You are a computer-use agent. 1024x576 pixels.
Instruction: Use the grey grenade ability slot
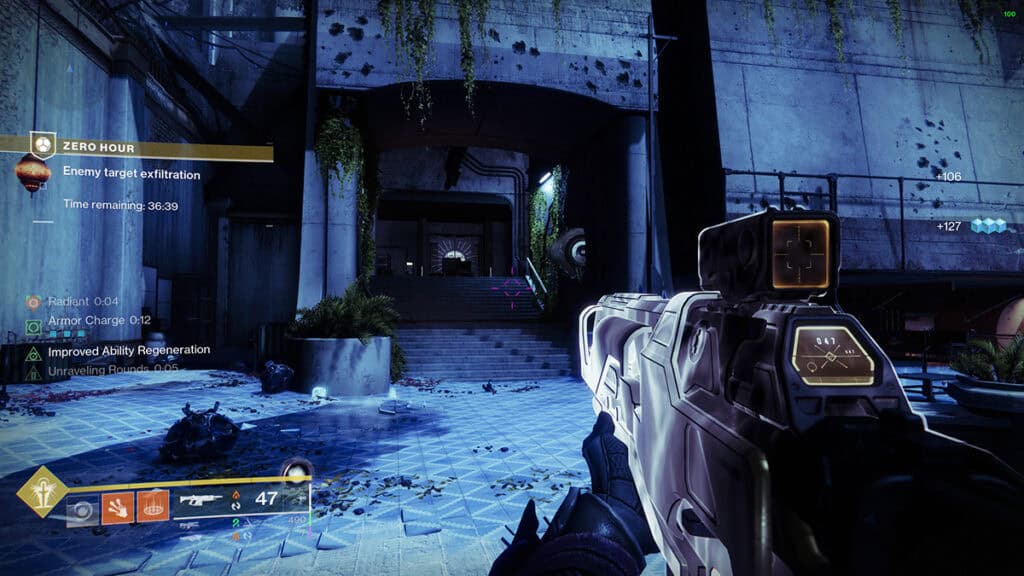pos(83,510)
